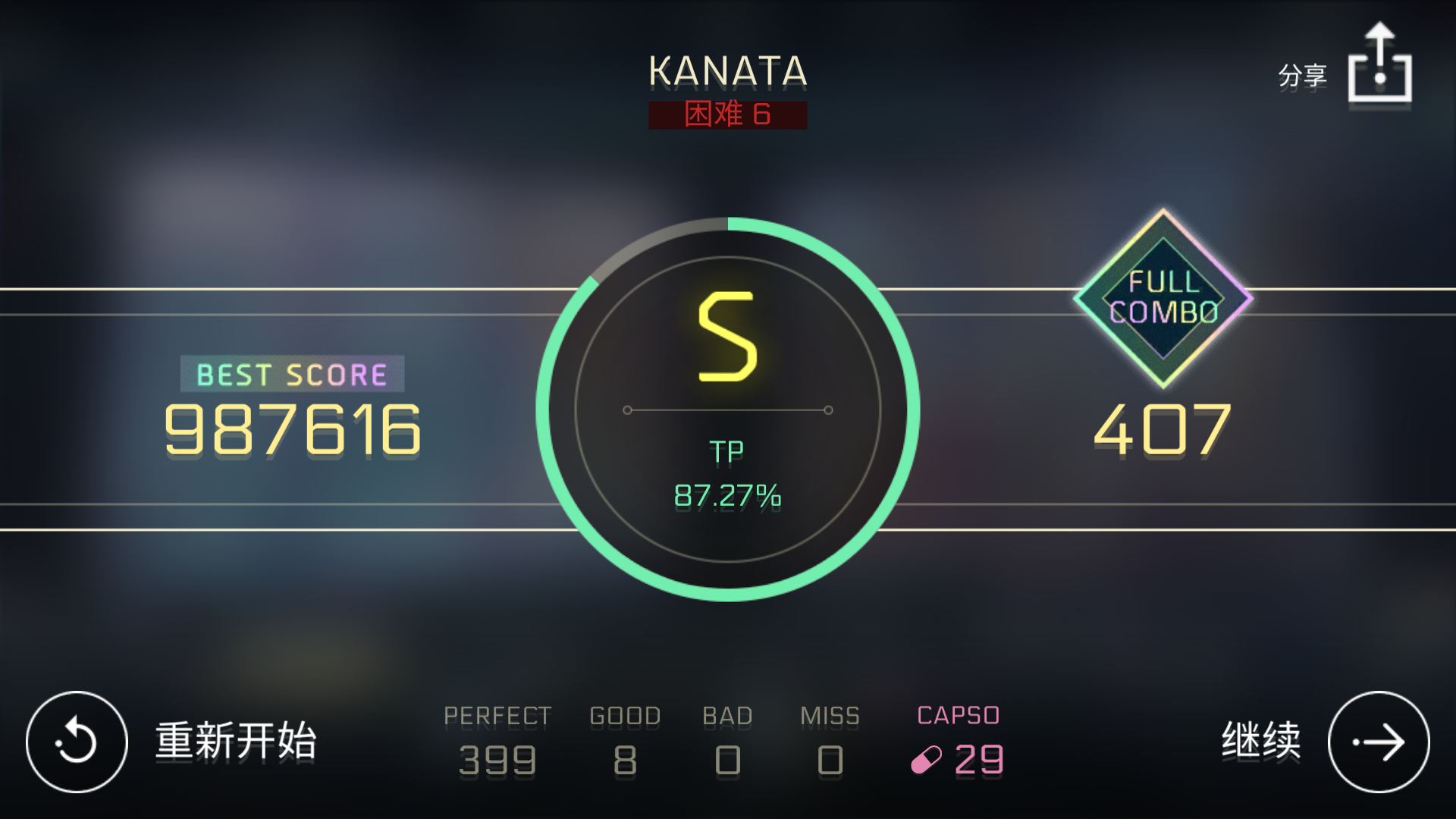Open details on the PERFECT count 399
The width and height of the screenshot is (1456, 819).
(x=497, y=761)
